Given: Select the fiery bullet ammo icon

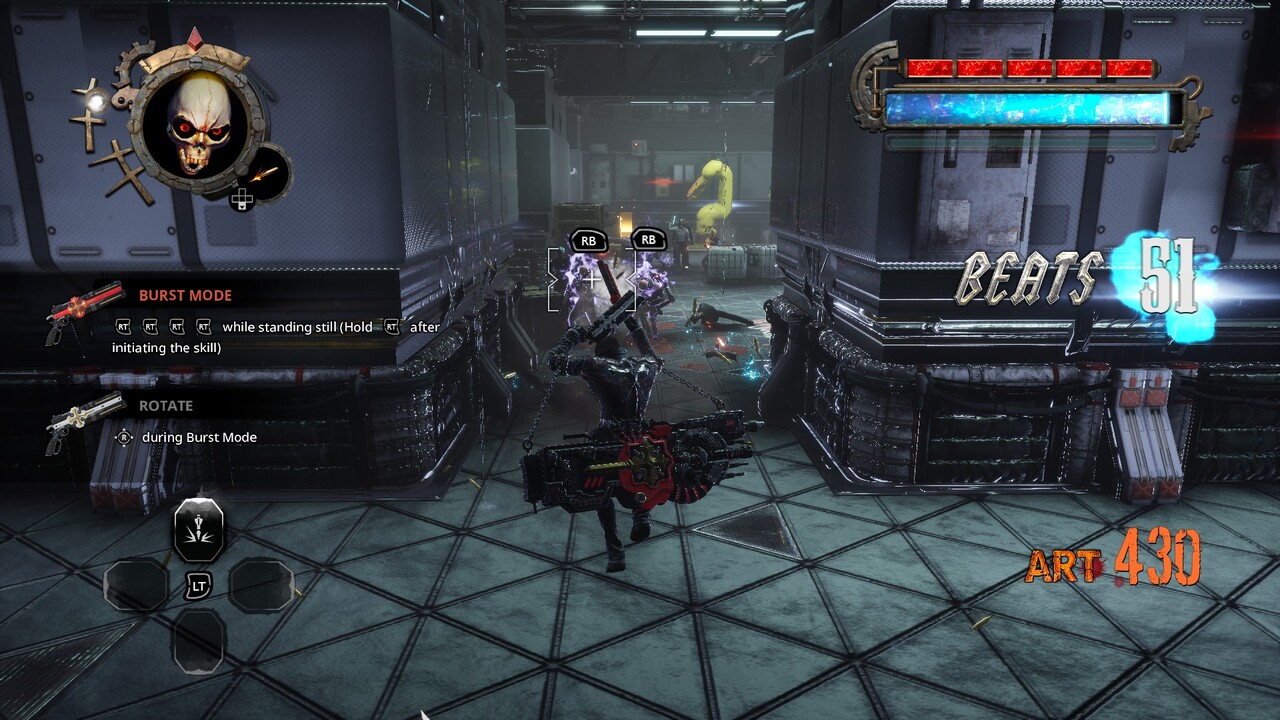Looking at the screenshot, I should 265,172.
